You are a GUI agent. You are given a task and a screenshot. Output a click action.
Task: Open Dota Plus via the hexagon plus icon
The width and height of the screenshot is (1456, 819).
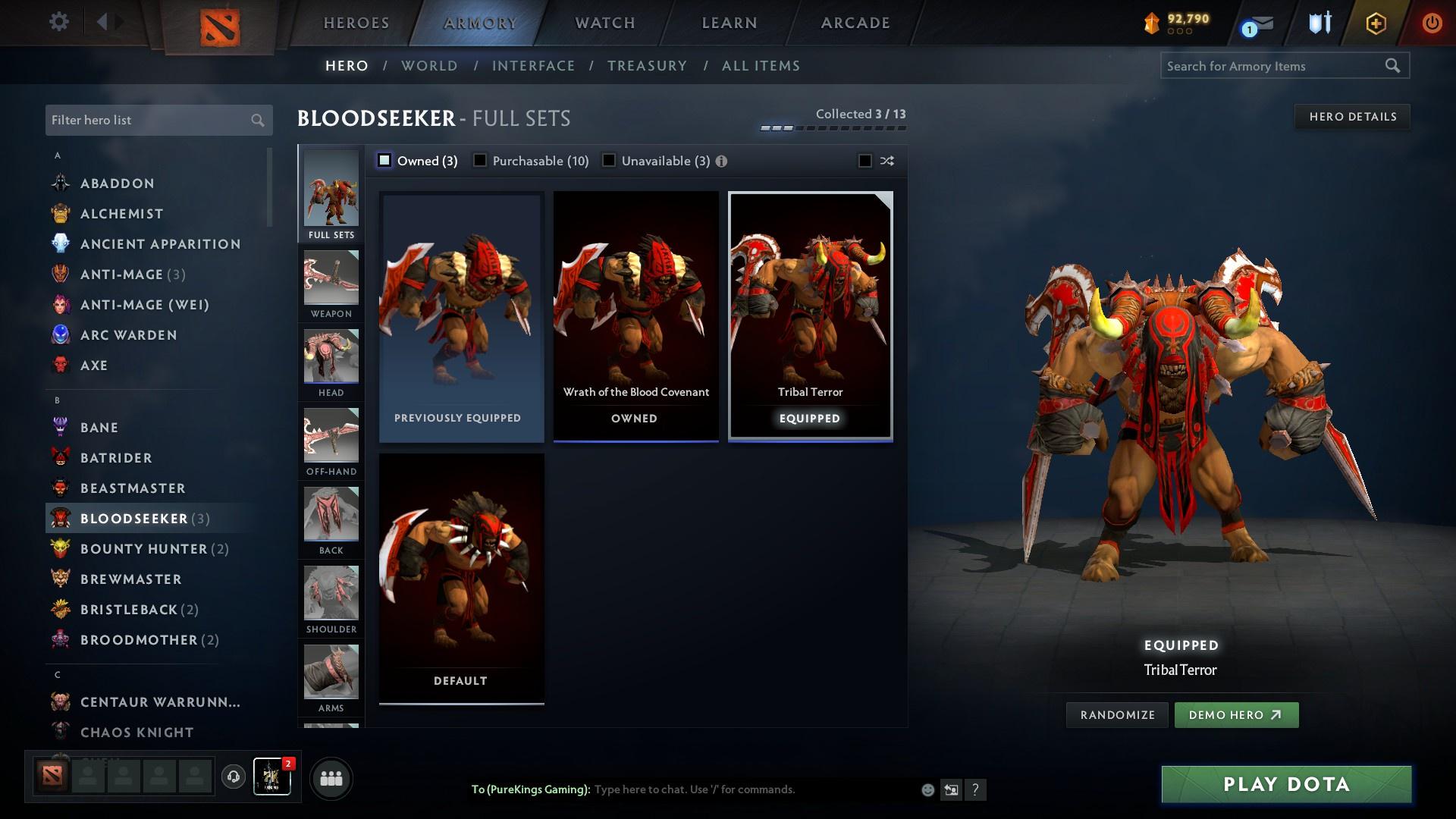[x=1375, y=24]
